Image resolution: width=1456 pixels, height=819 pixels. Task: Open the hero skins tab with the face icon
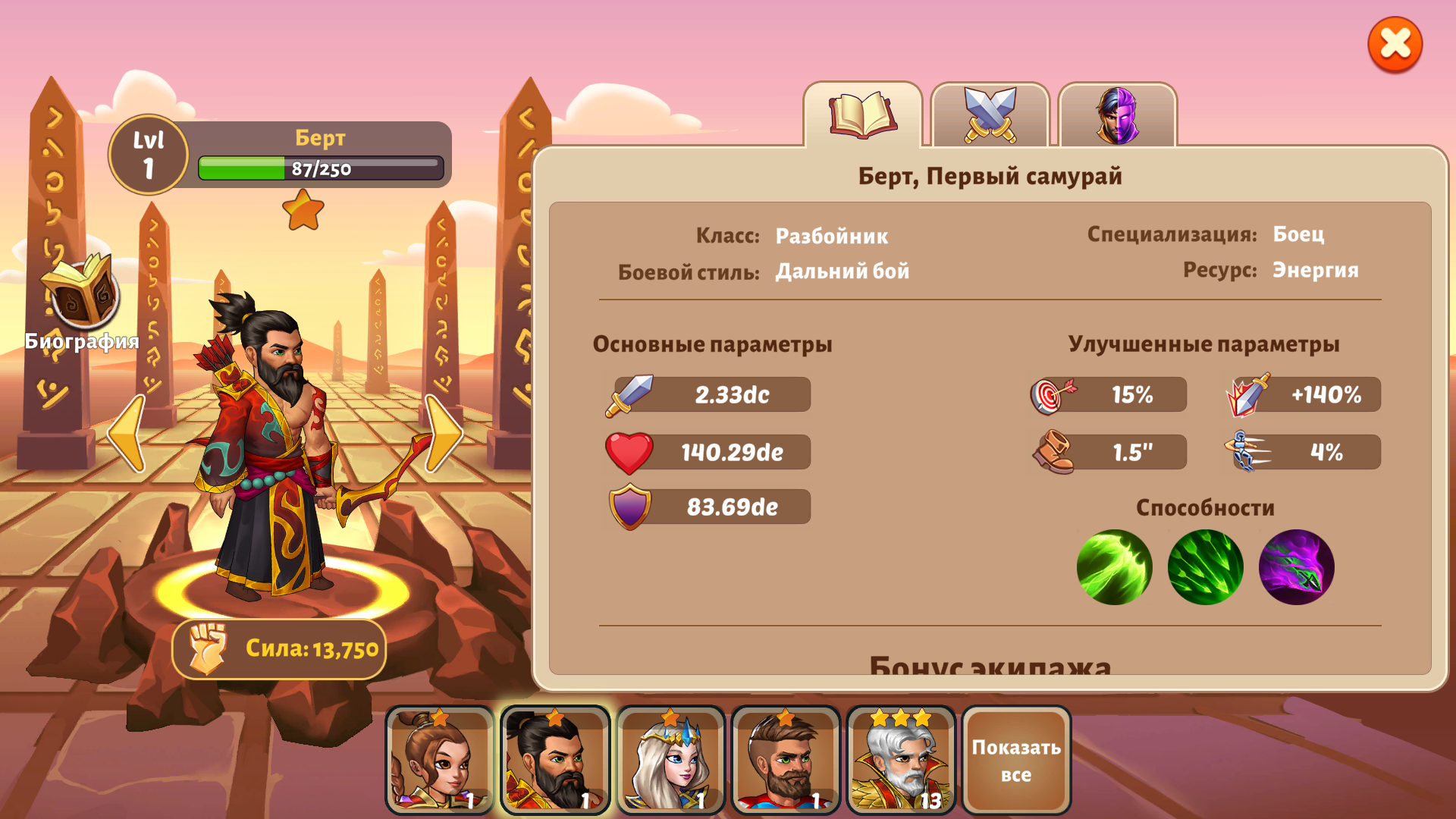pos(1116,115)
